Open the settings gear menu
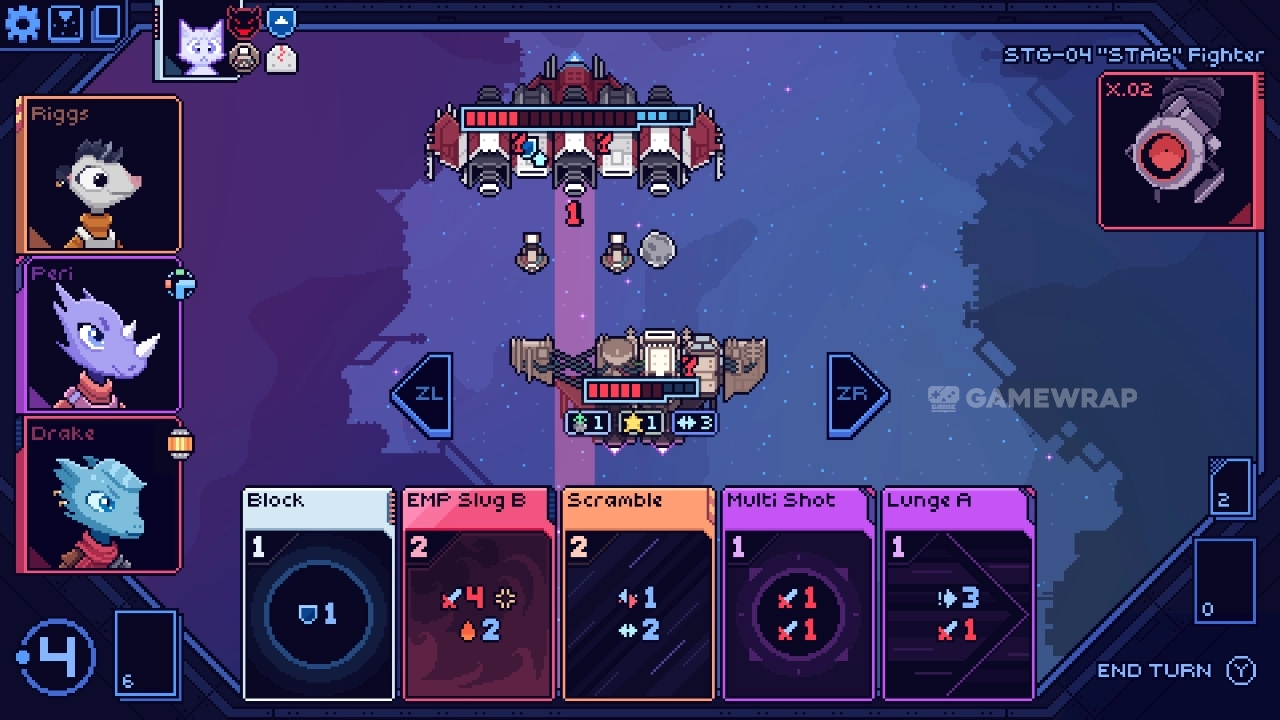This screenshot has width=1280, height=720. point(22,22)
